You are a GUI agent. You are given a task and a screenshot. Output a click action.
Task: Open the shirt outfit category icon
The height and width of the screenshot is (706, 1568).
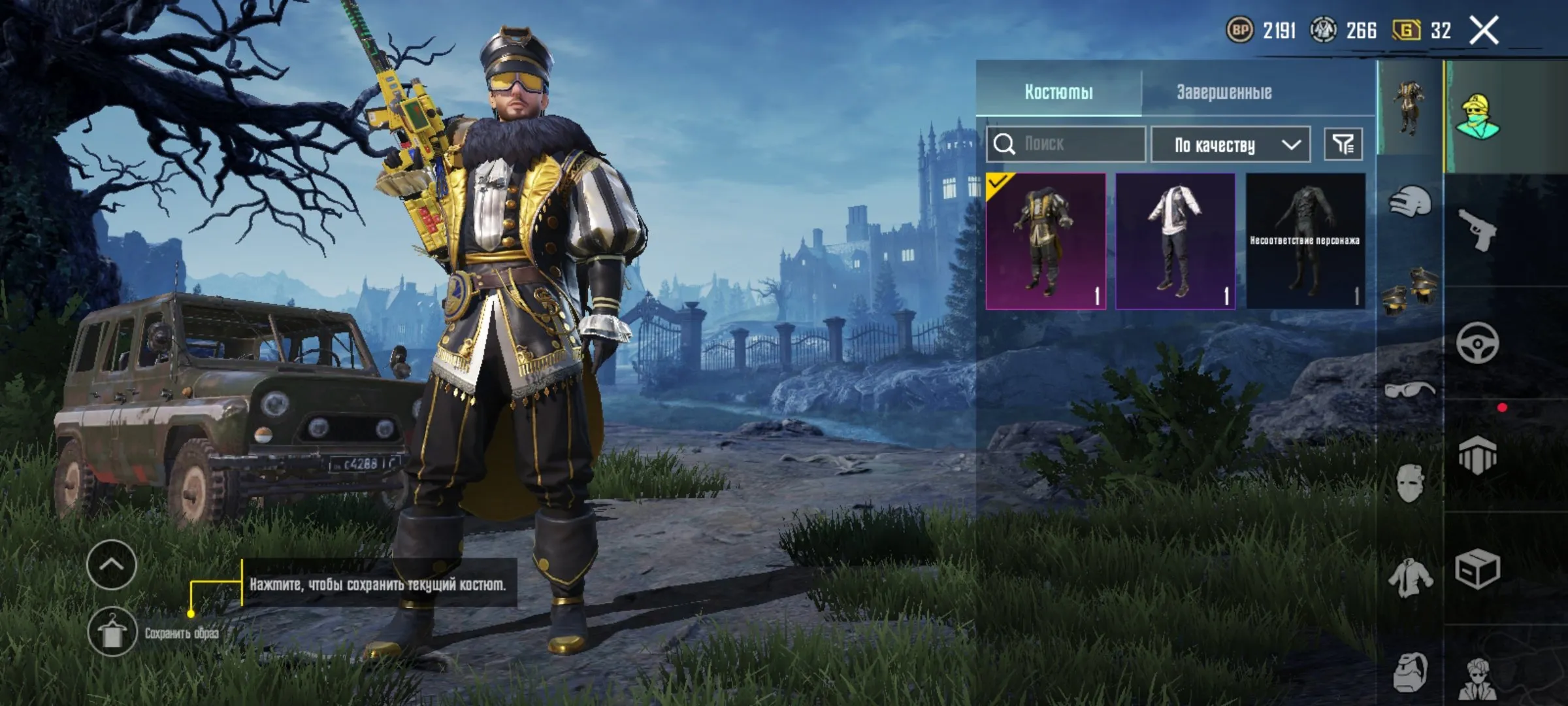(1410, 578)
